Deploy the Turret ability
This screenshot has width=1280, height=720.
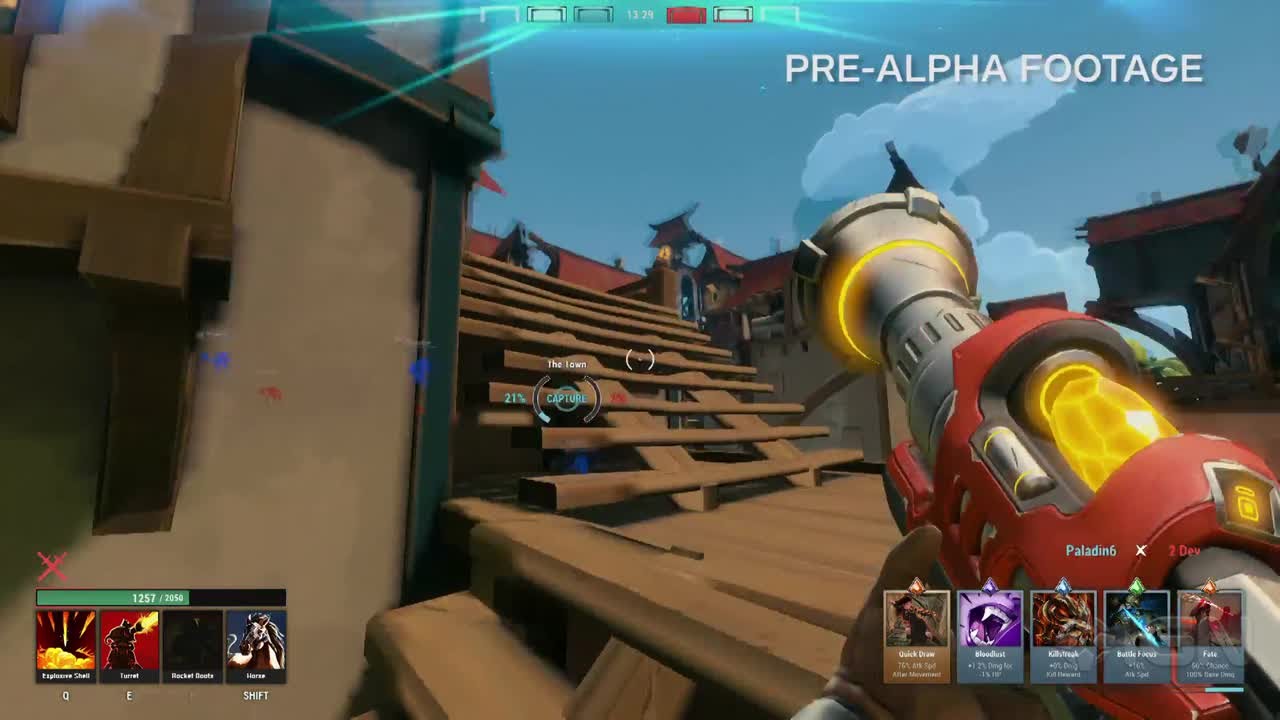tap(129, 640)
